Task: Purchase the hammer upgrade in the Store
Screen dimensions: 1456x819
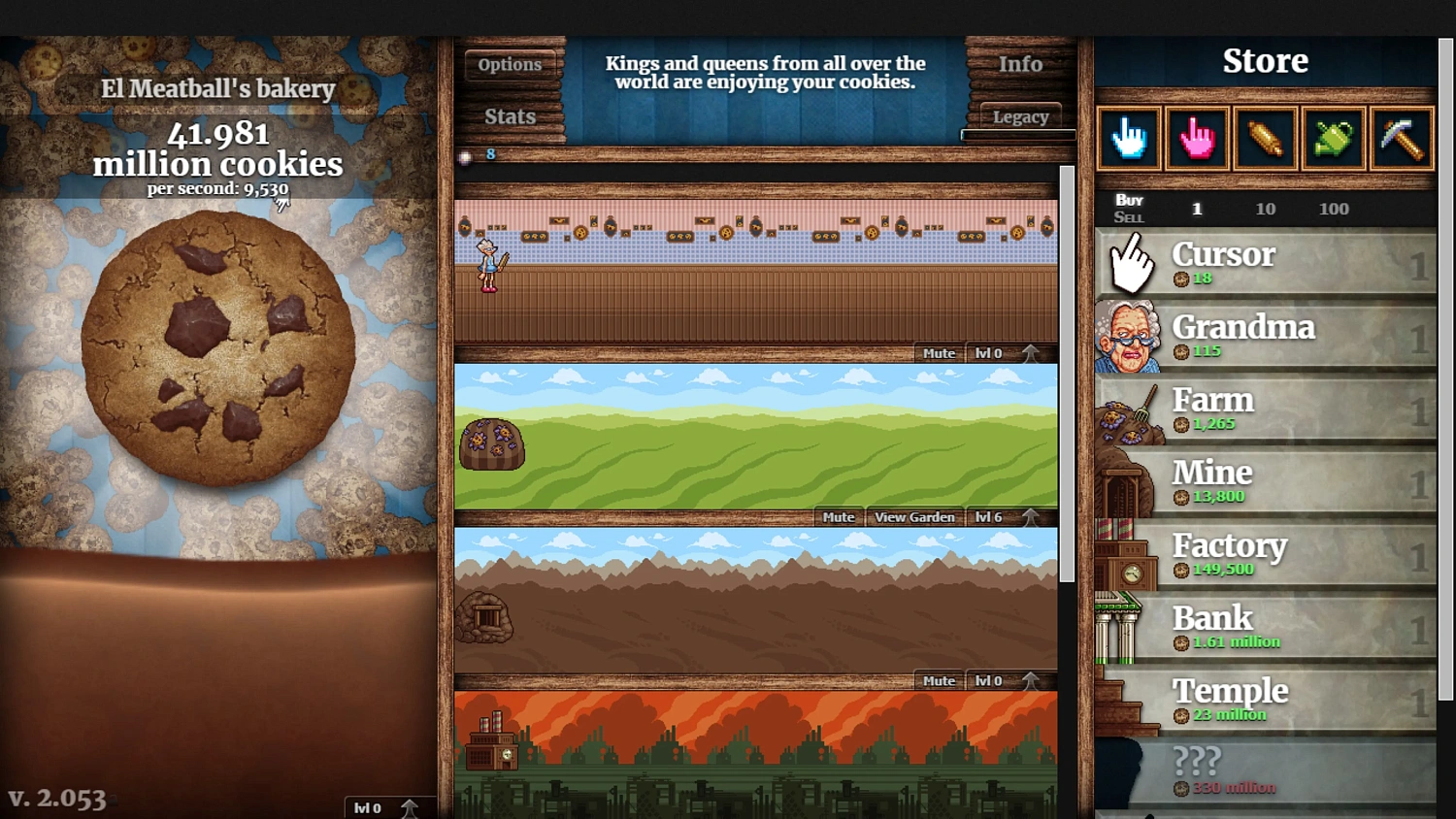Action: point(1401,139)
